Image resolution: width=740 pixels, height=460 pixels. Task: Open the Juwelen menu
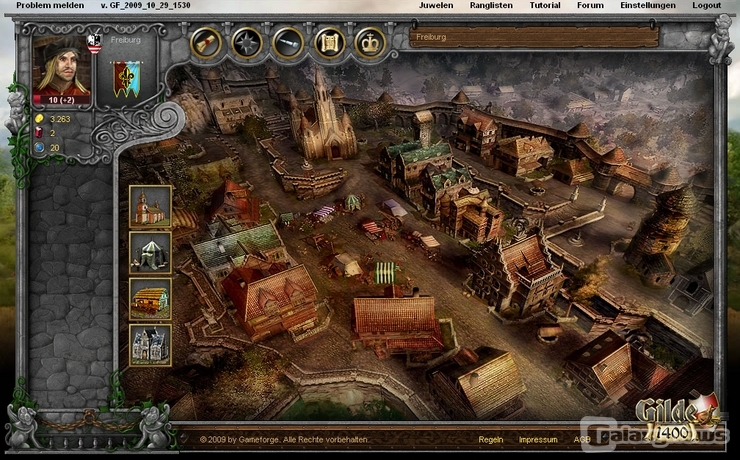pos(435,5)
